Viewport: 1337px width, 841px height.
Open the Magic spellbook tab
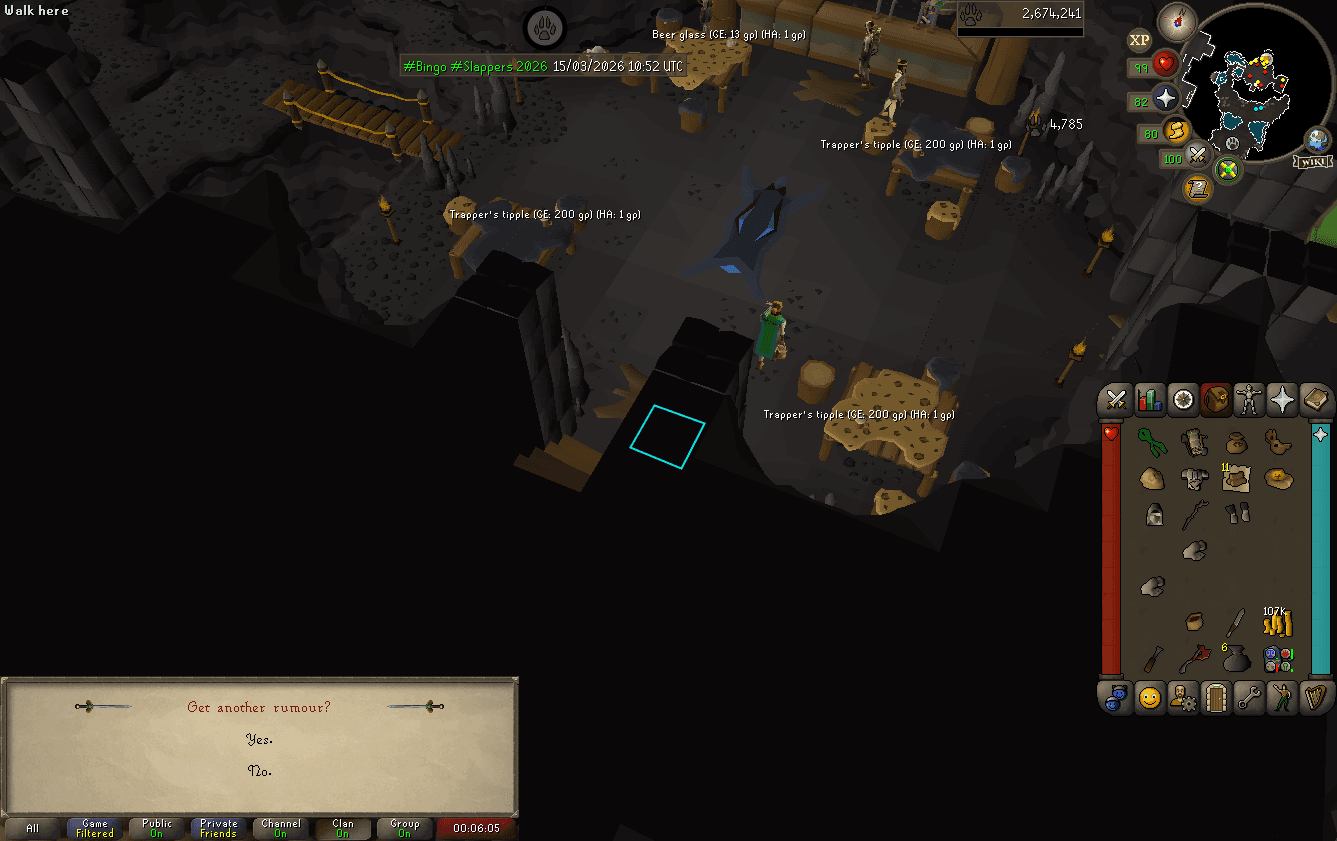click(x=1315, y=399)
